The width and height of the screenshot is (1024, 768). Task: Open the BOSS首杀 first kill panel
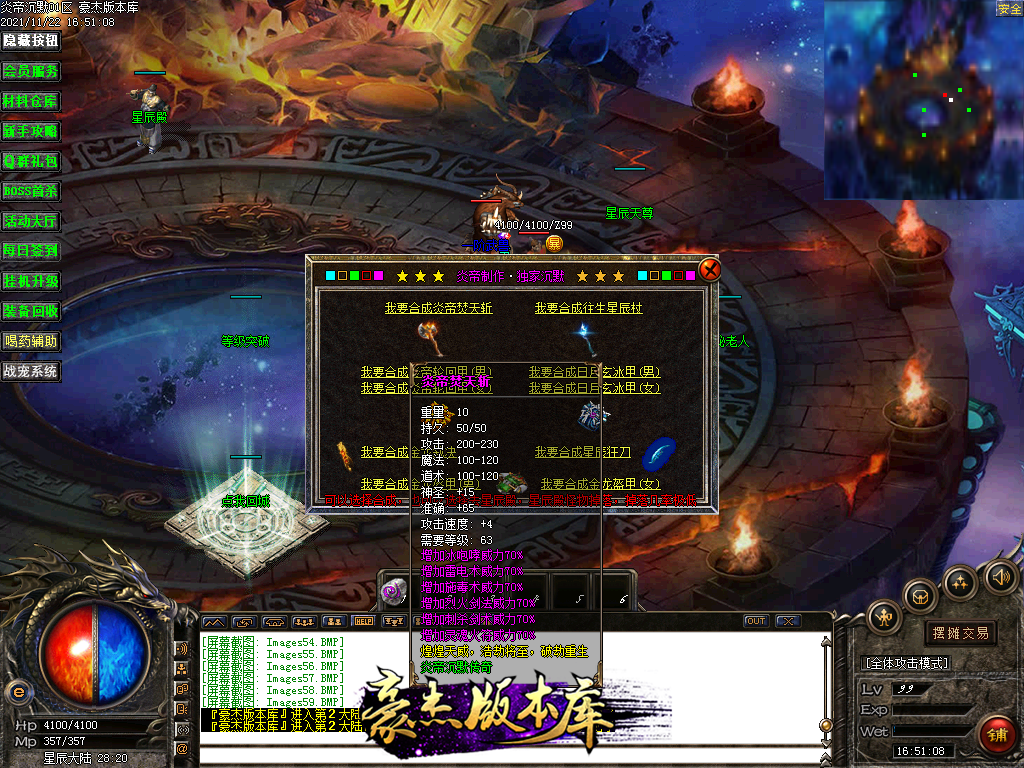[30, 191]
